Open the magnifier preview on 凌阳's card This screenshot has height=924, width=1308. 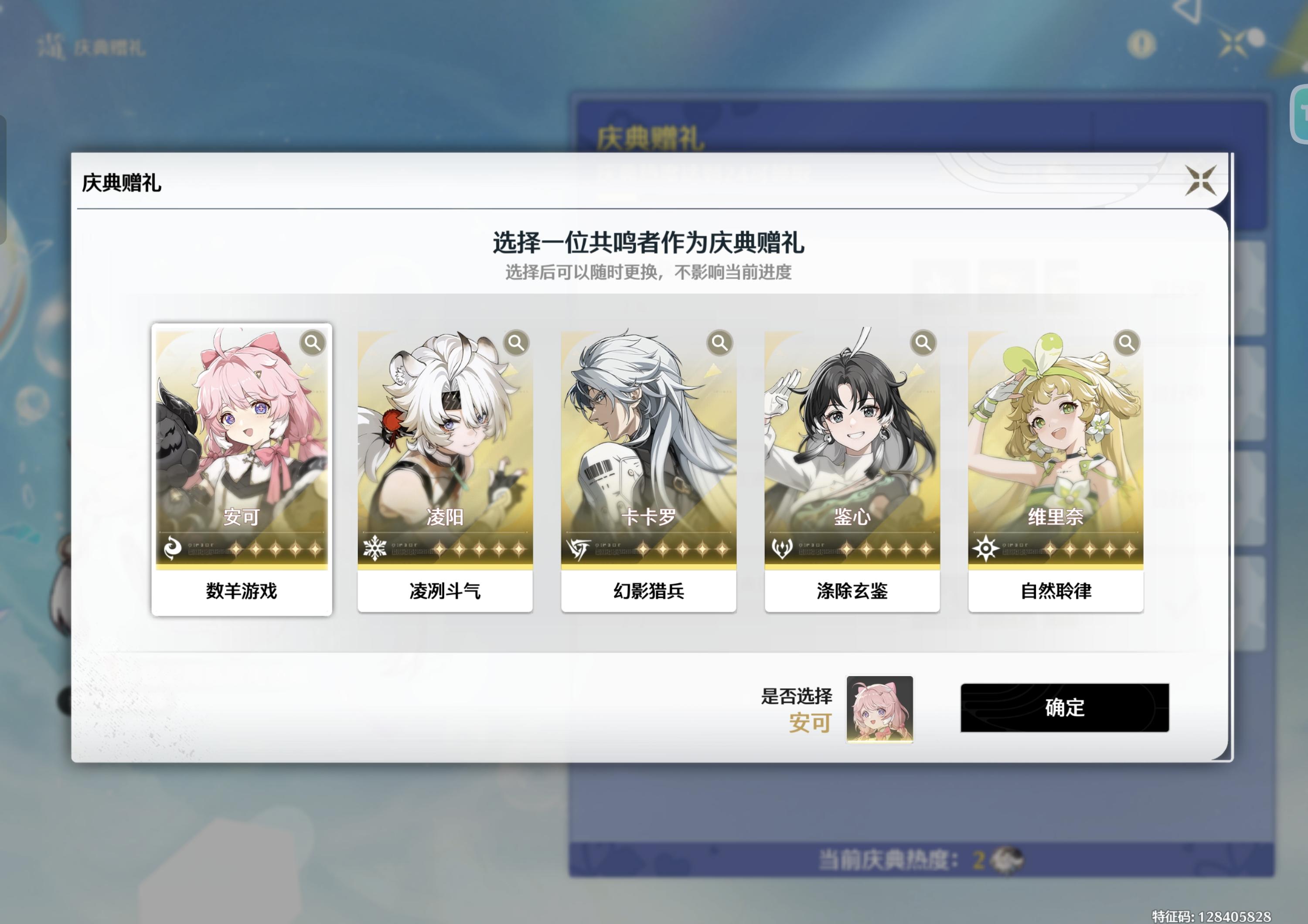click(515, 343)
